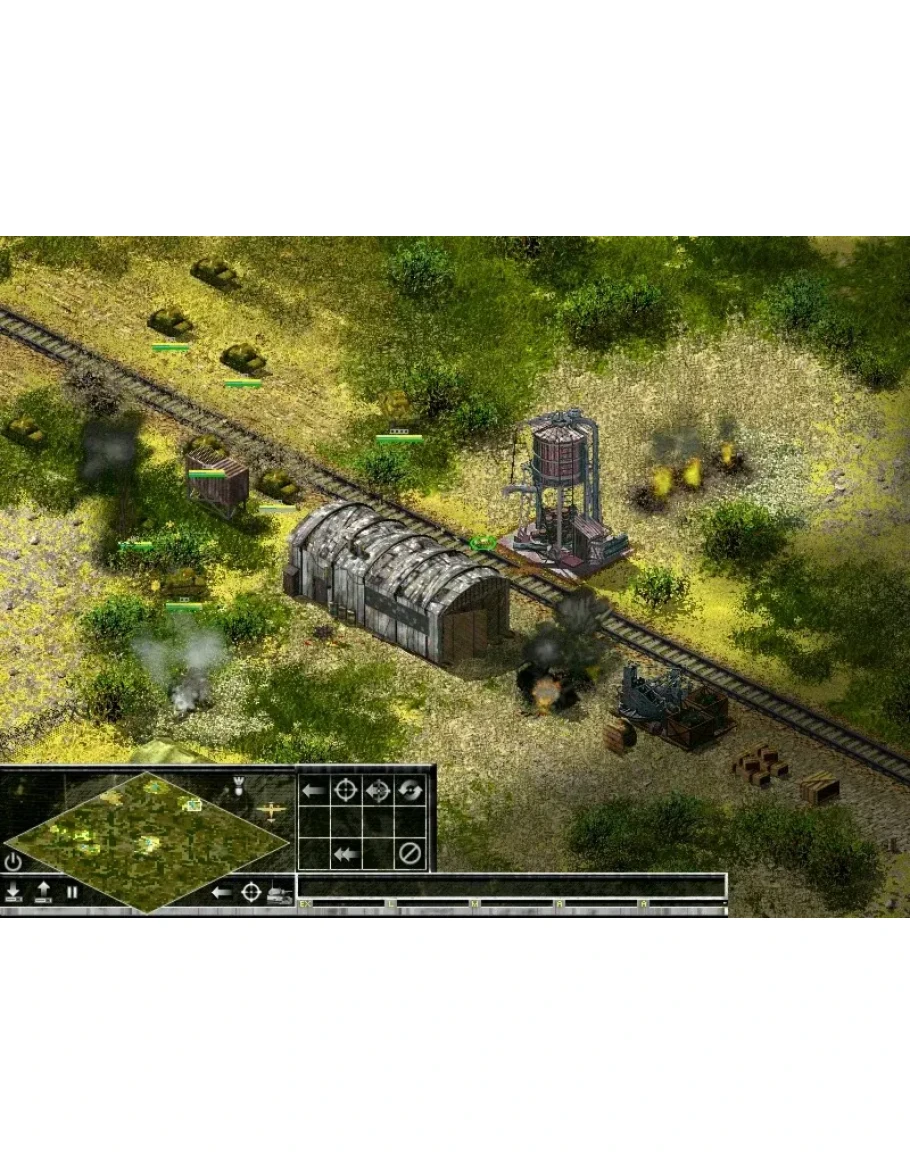Open the power button menu
This screenshot has height=1155, width=910.
[x=13, y=861]
